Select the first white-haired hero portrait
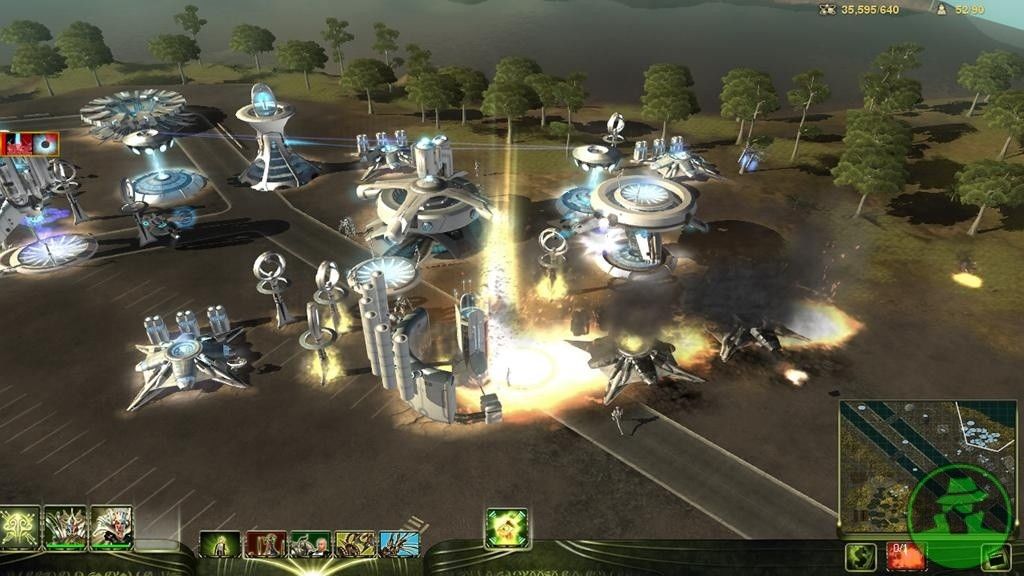The height and width of the screenshot is (576, 1024). coord(65,527)
